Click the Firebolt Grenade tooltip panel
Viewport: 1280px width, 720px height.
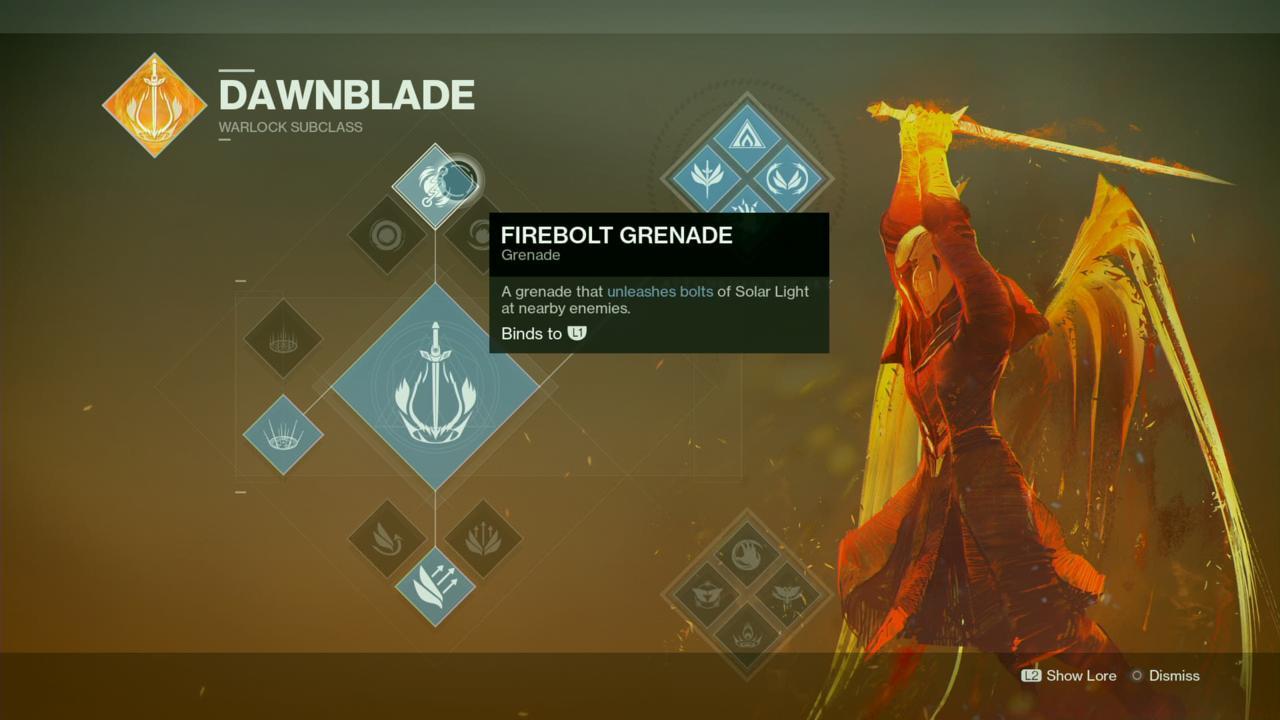(660, 283)
